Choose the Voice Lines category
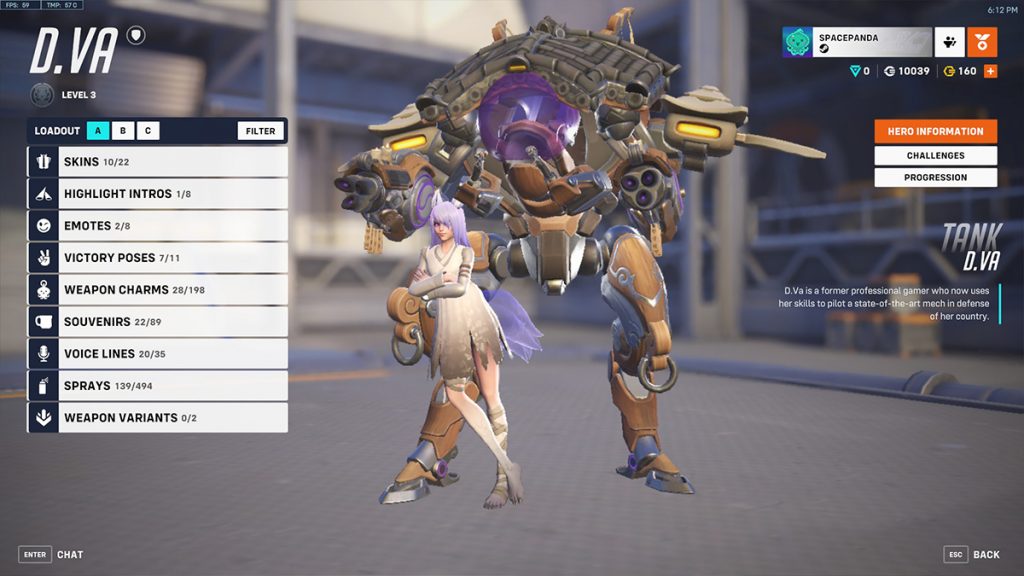Viewport: 1024px width, 576px height. point(158,354)
